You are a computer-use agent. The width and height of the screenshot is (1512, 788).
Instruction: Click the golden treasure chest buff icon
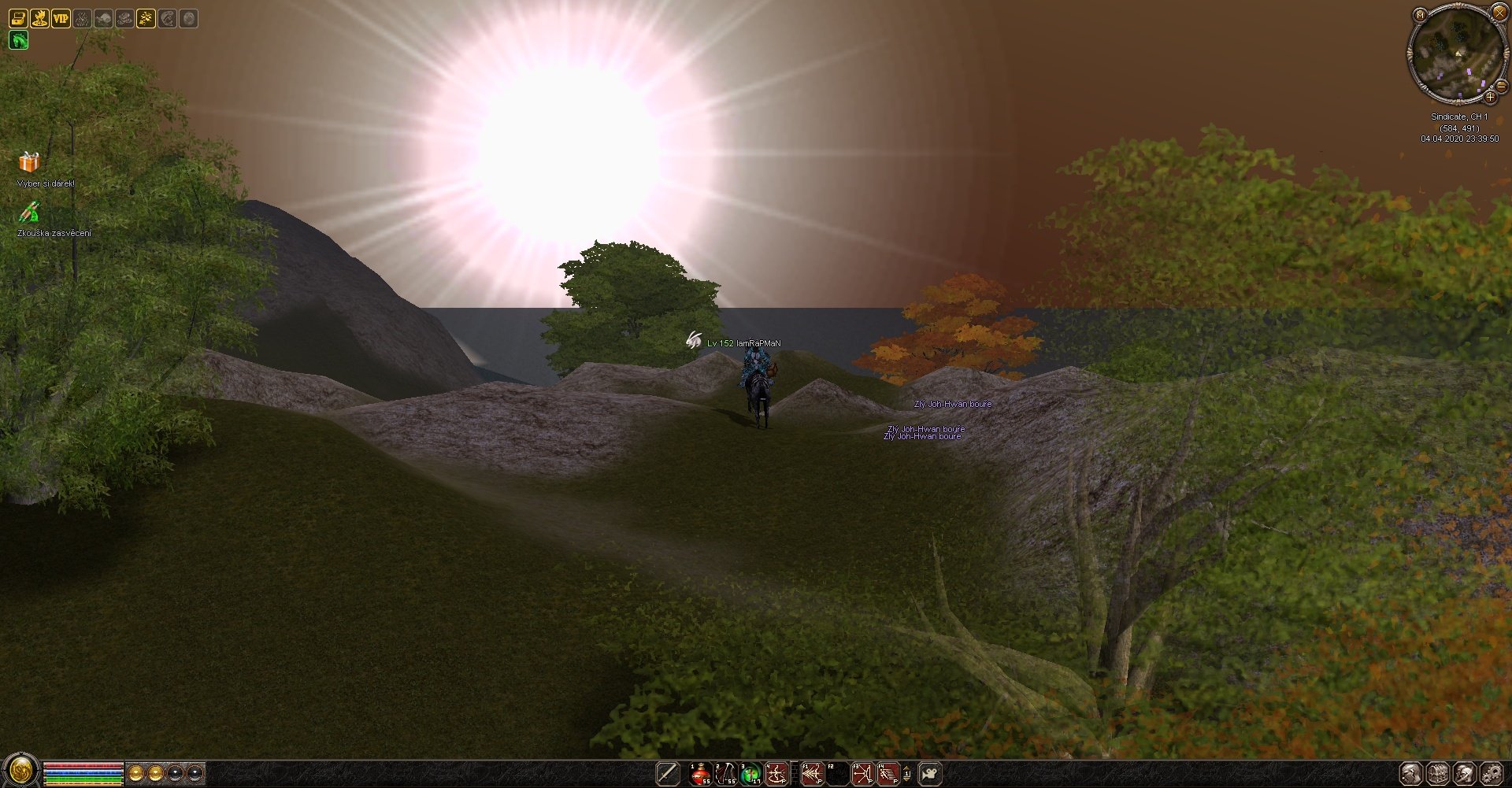pos(18,18)
